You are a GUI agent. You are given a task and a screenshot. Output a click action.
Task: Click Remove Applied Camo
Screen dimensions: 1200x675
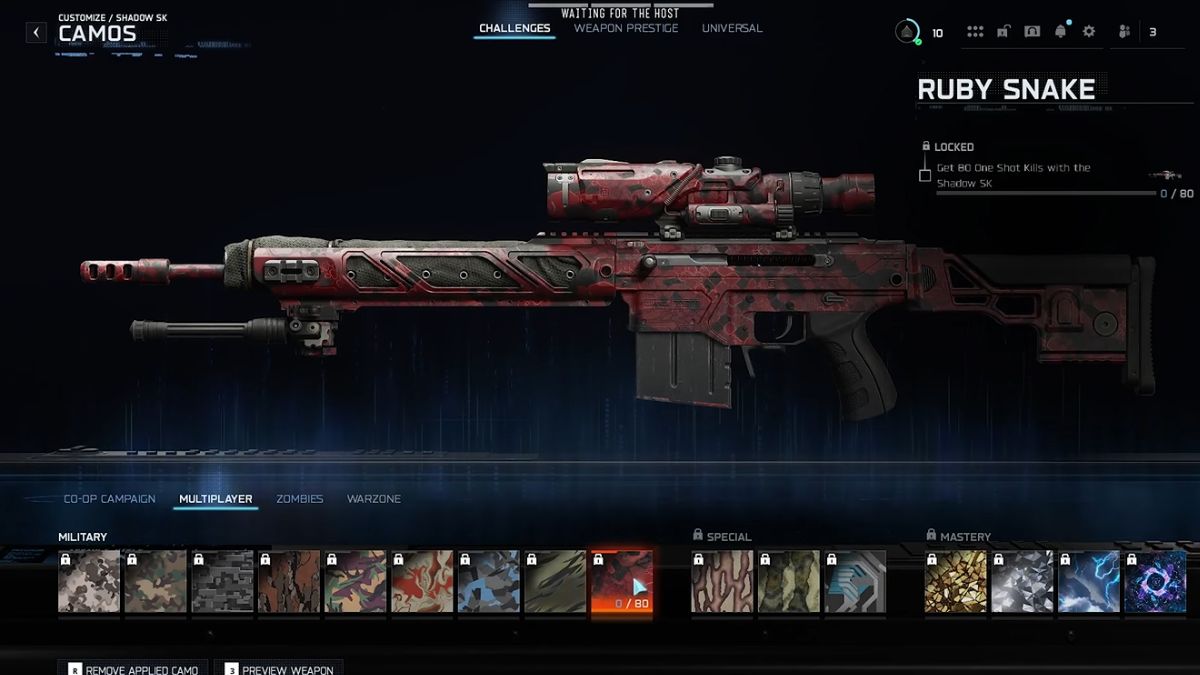point(134,668)
